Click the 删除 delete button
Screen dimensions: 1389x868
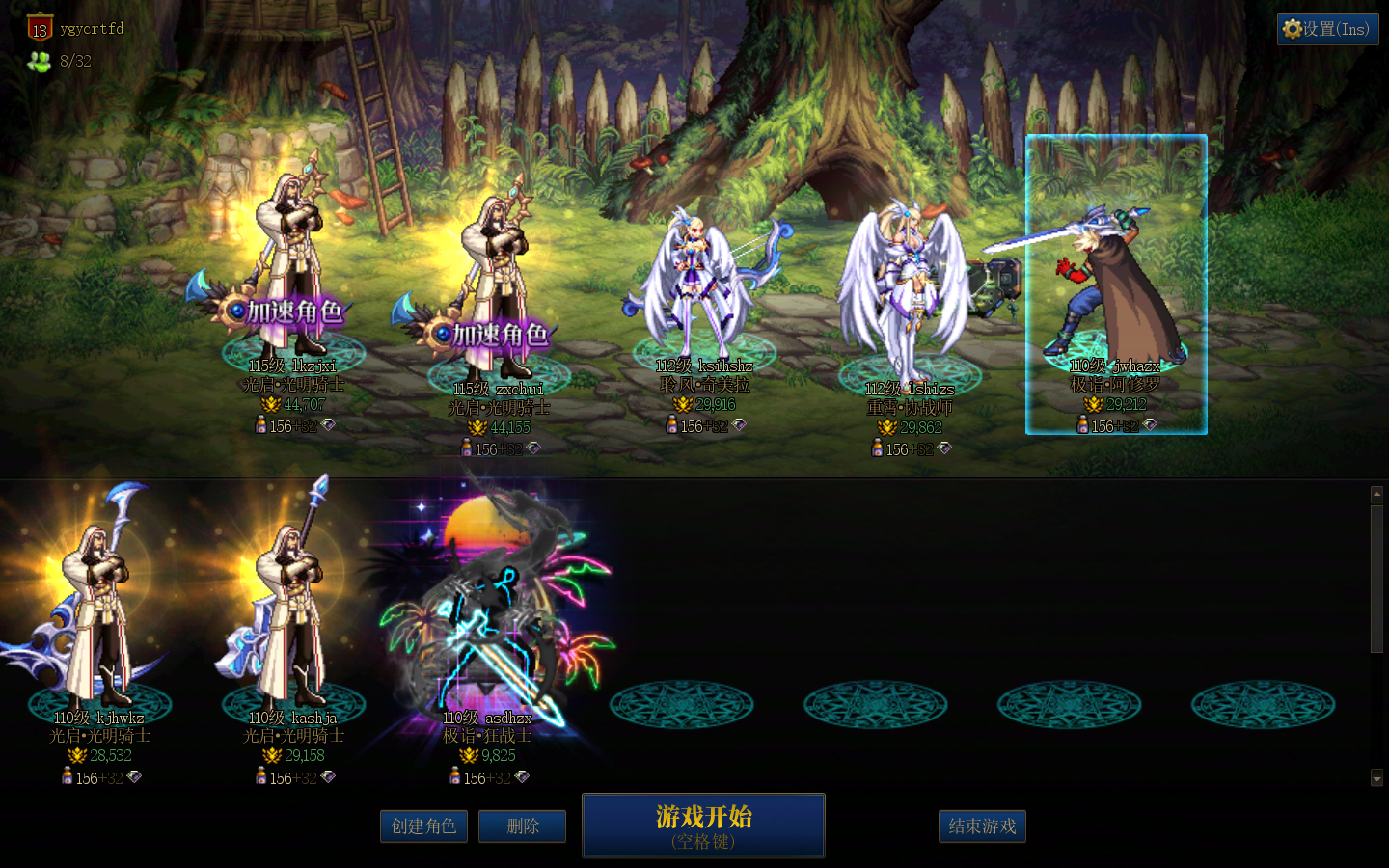(x=522, y=827)
